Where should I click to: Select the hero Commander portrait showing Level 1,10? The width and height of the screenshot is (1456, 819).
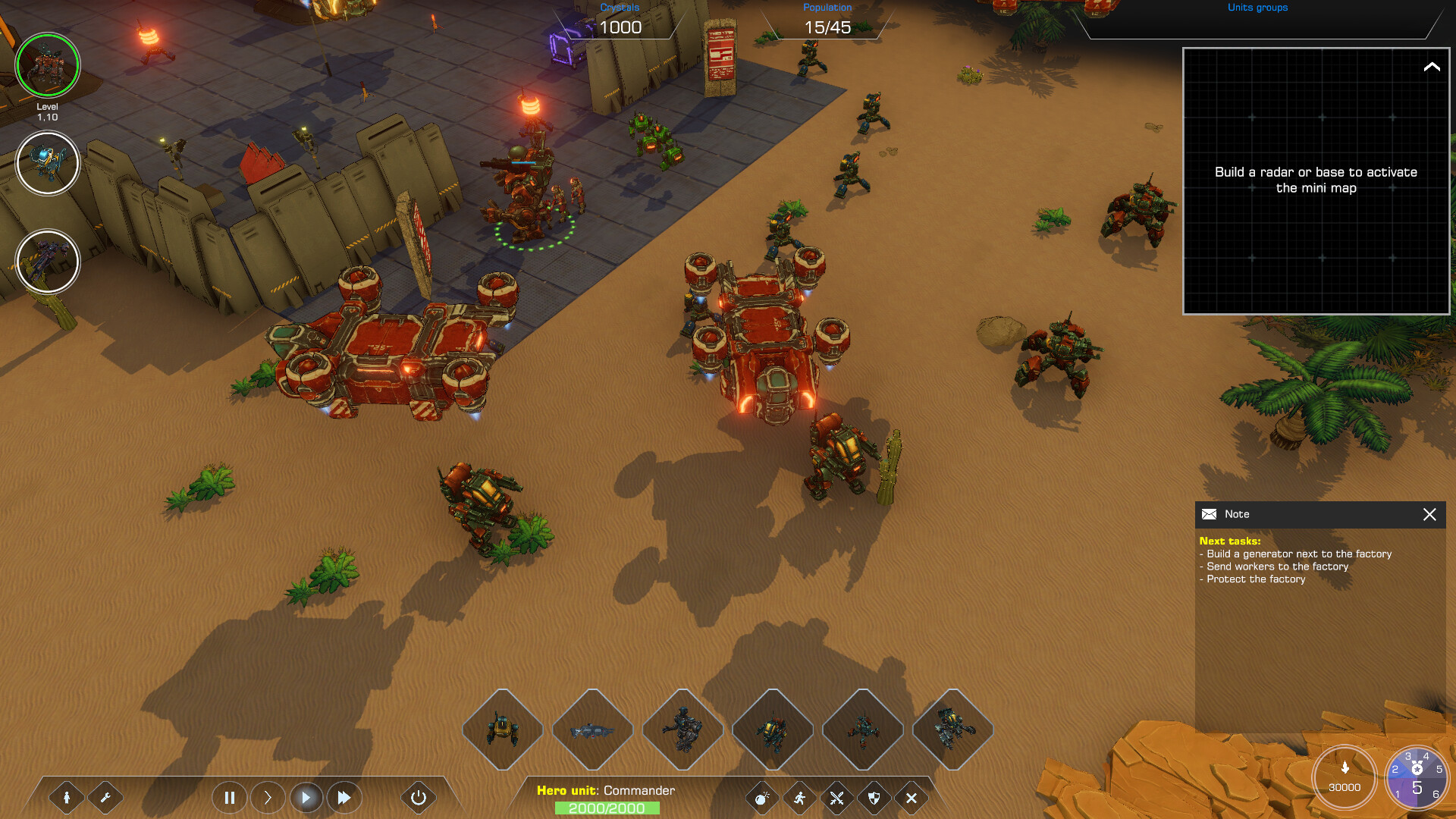click(48, 66)
